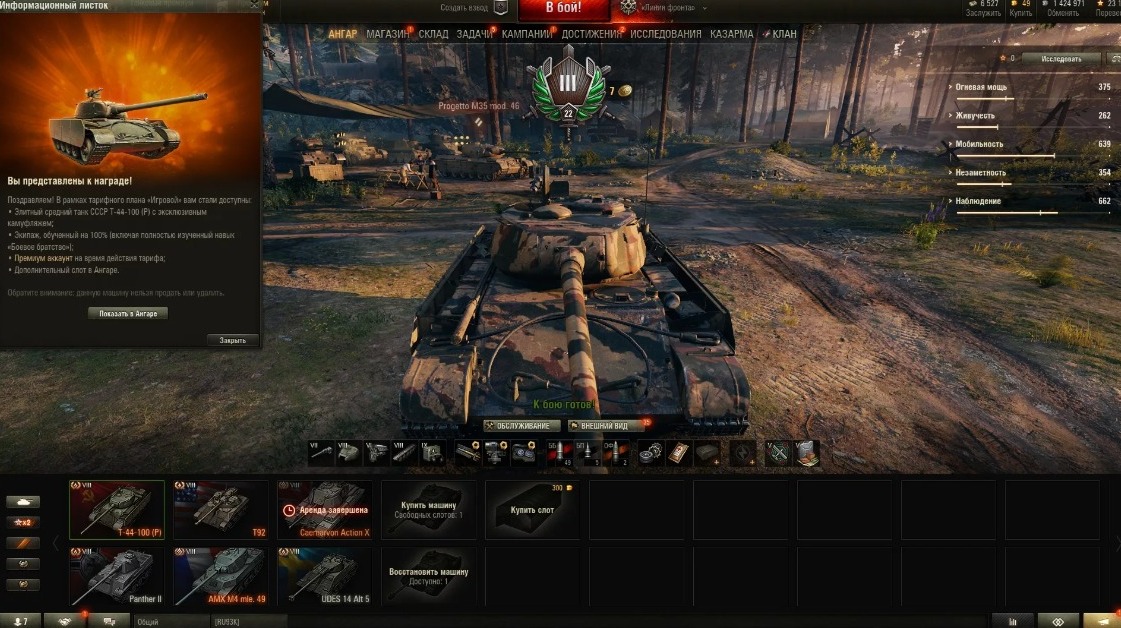
Task: Open the «Исследования» tab
Action: click(665, 34)
